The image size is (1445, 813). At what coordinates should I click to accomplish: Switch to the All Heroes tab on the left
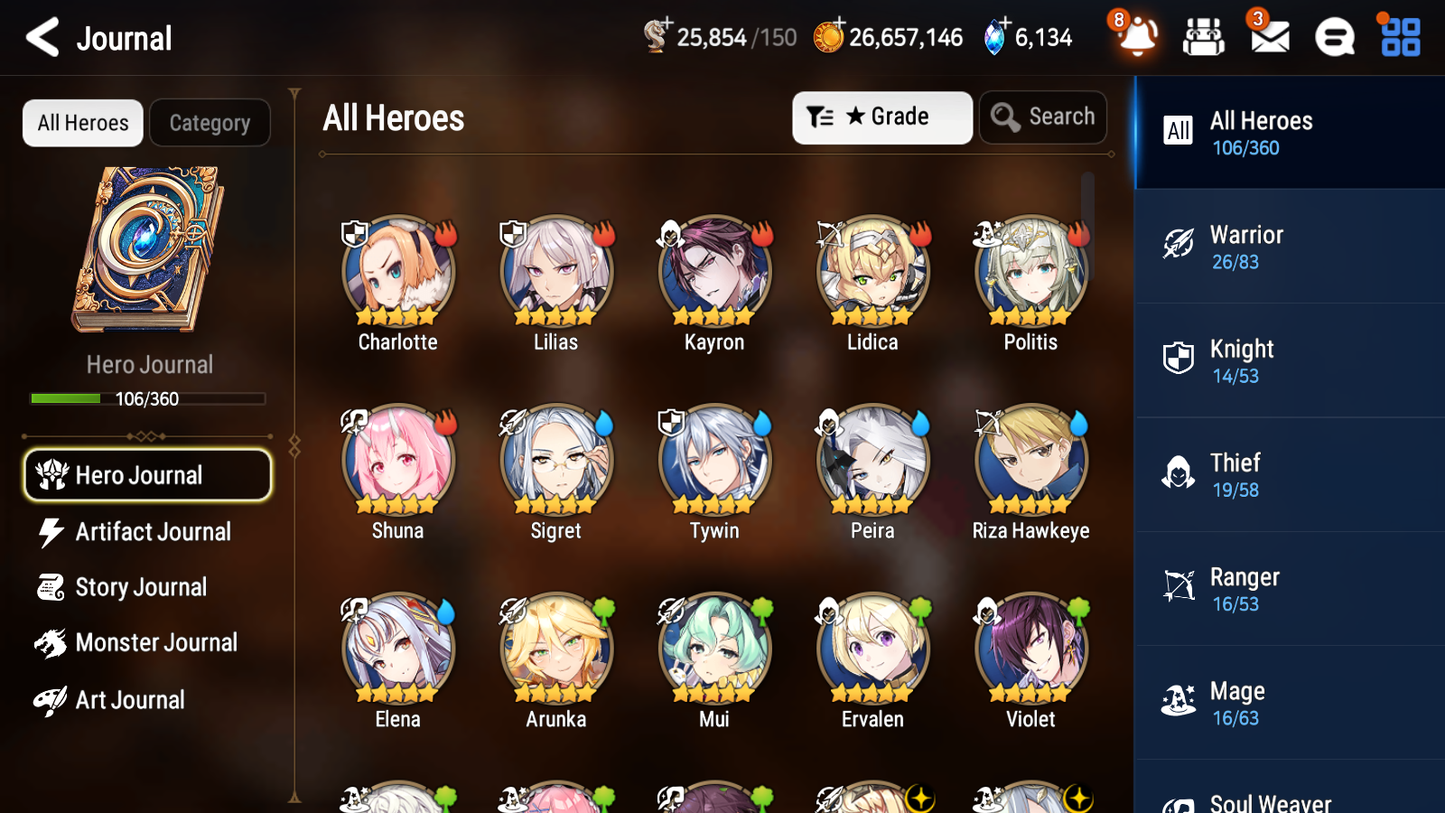pyautogui.click(x=82, y=122)
